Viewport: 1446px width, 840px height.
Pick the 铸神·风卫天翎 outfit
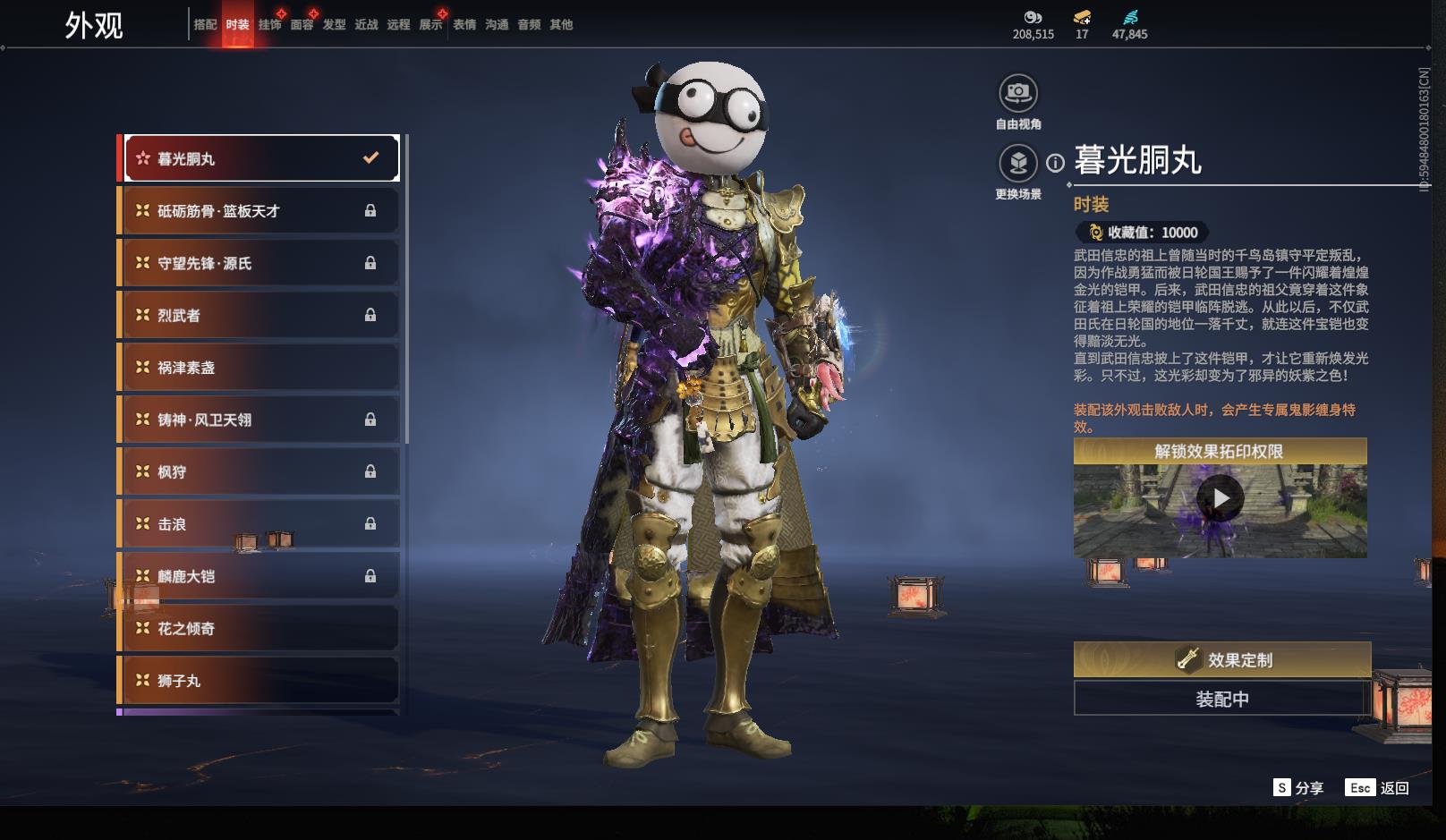[259, 420]
